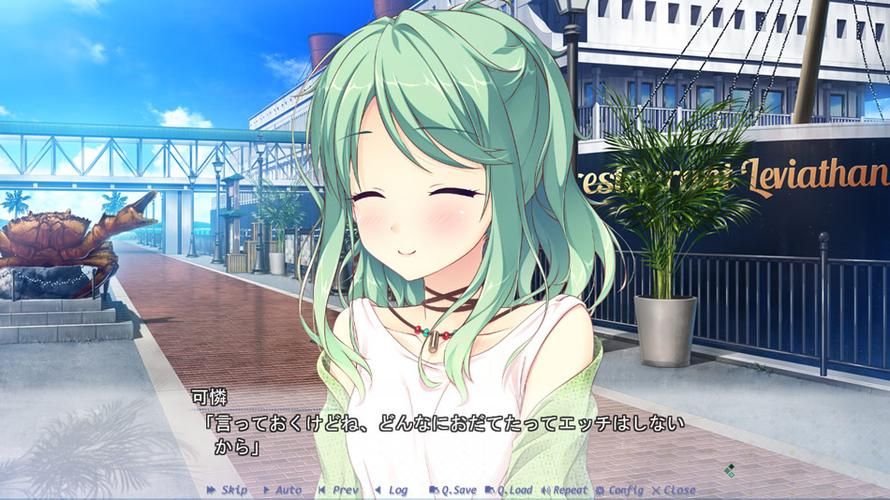The image size is (890, 500).
Task: Close the dialogue window
Action: 673,490
